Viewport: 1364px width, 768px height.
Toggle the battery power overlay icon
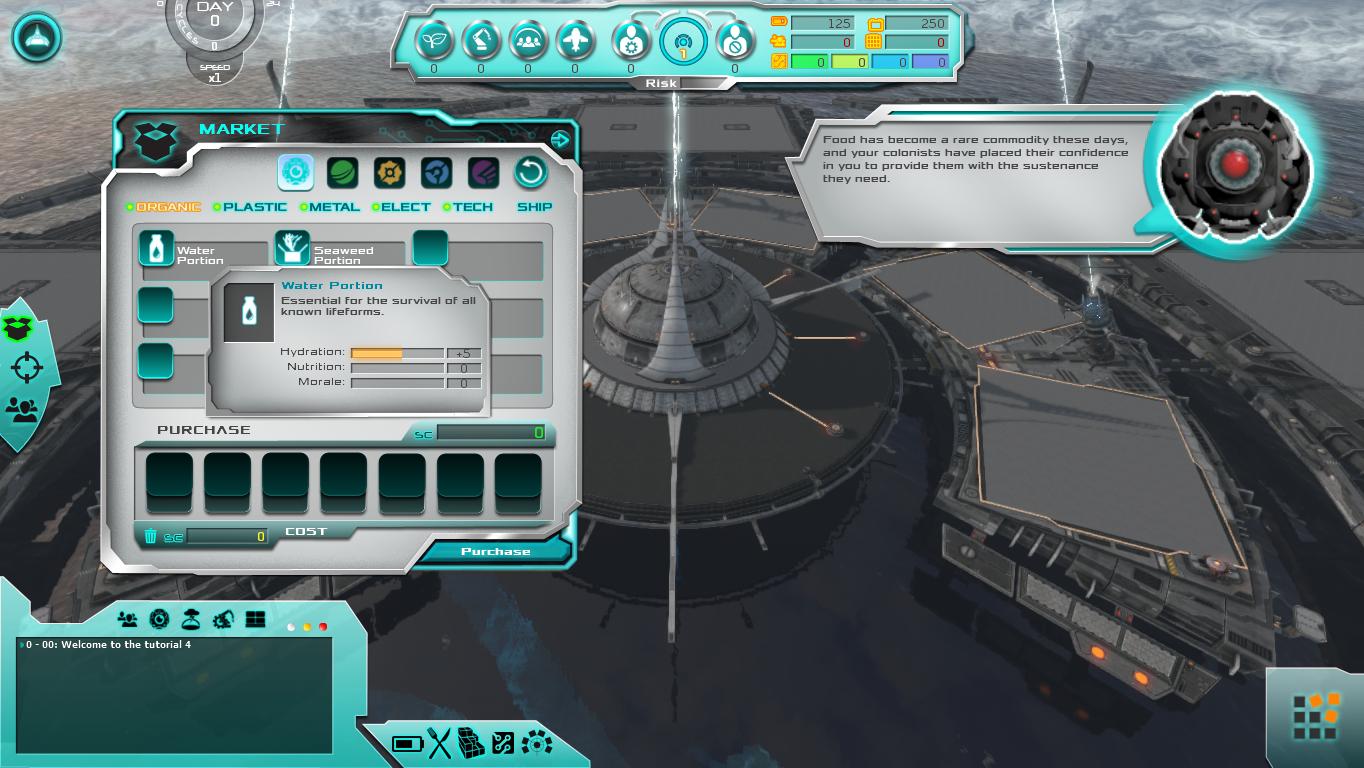(407, 743)
